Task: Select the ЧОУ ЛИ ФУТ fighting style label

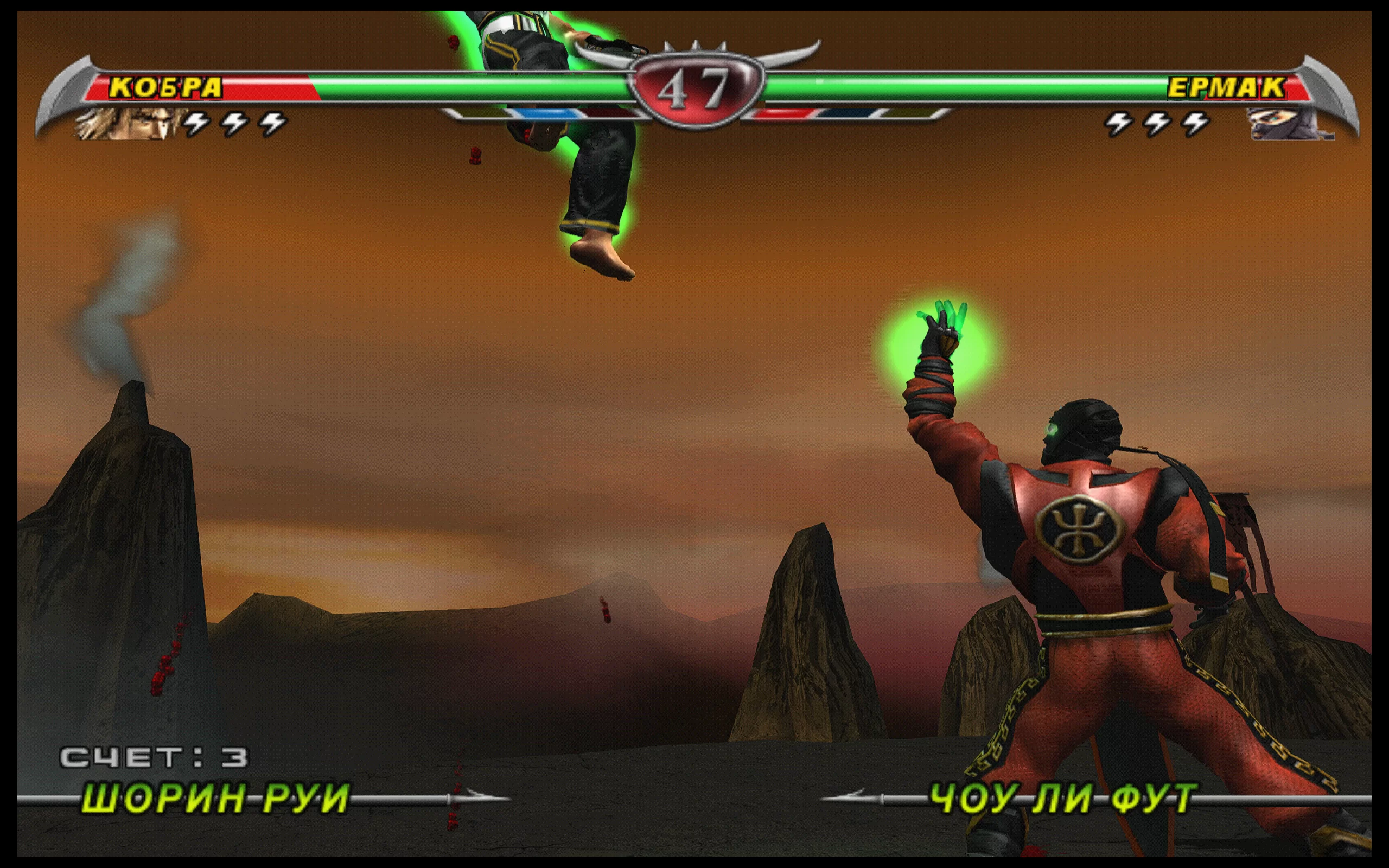Action: pyautogui.click(x=1062, y=797)
